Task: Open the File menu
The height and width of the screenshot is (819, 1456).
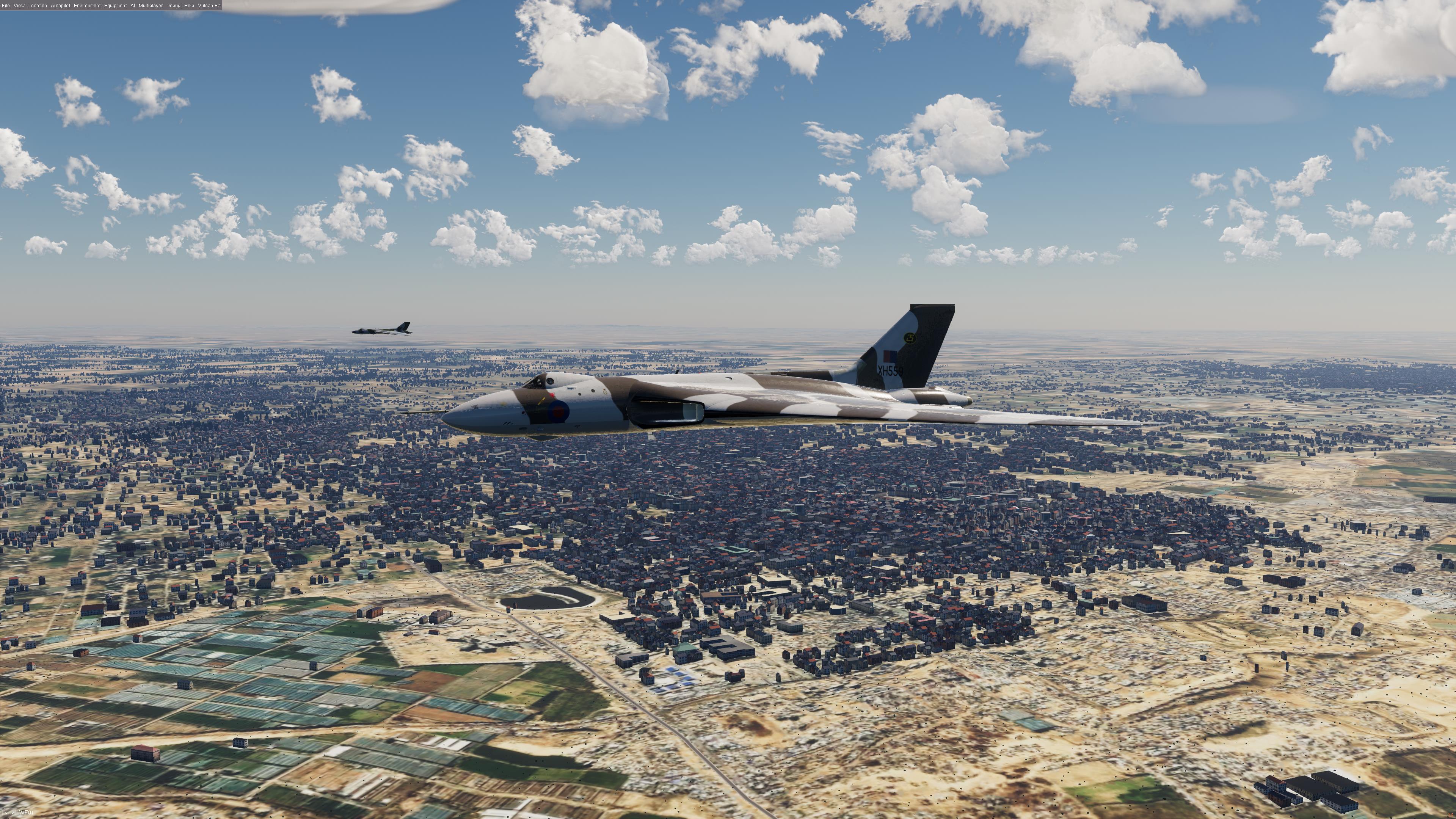Action: pos(6,6)
